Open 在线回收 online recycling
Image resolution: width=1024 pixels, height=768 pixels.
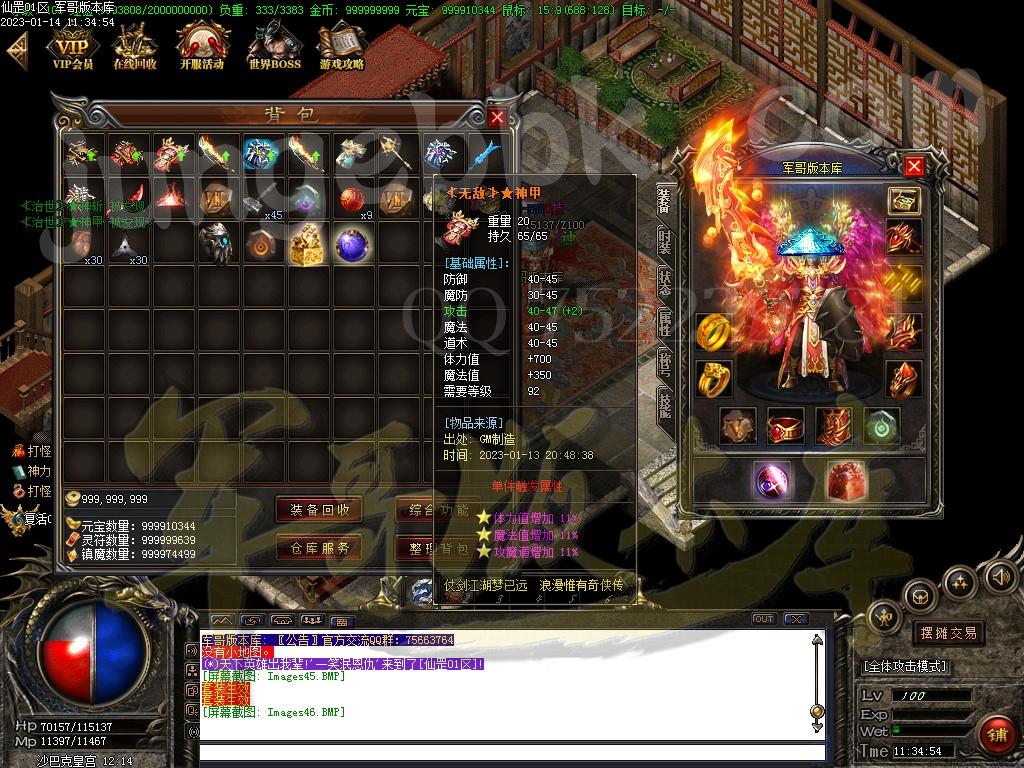pos(134,47)
